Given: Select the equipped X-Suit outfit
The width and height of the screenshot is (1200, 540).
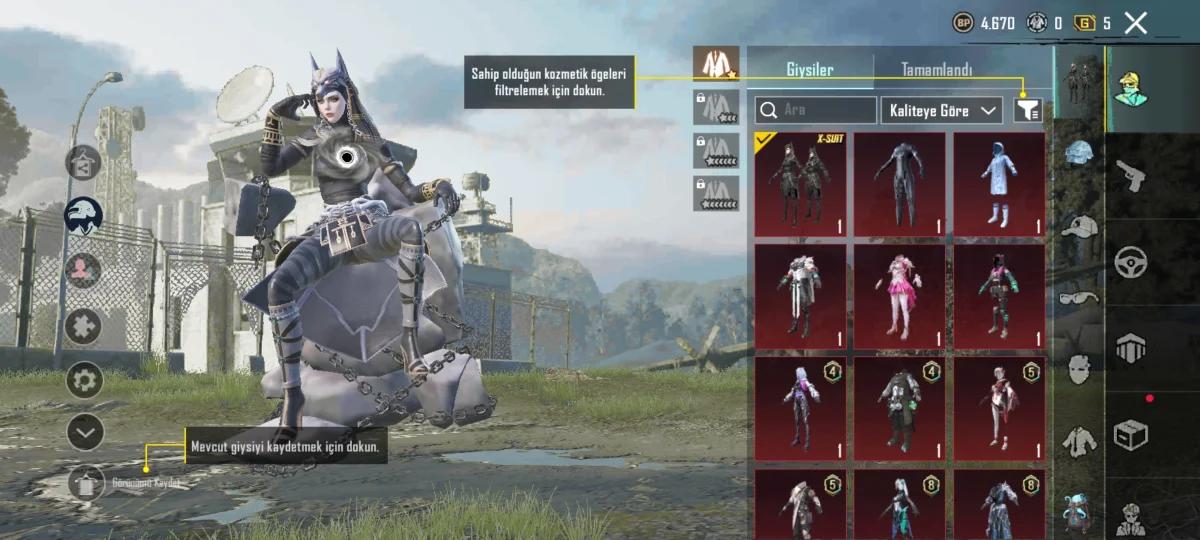Looking at the screenshot, I should point(800,184).
